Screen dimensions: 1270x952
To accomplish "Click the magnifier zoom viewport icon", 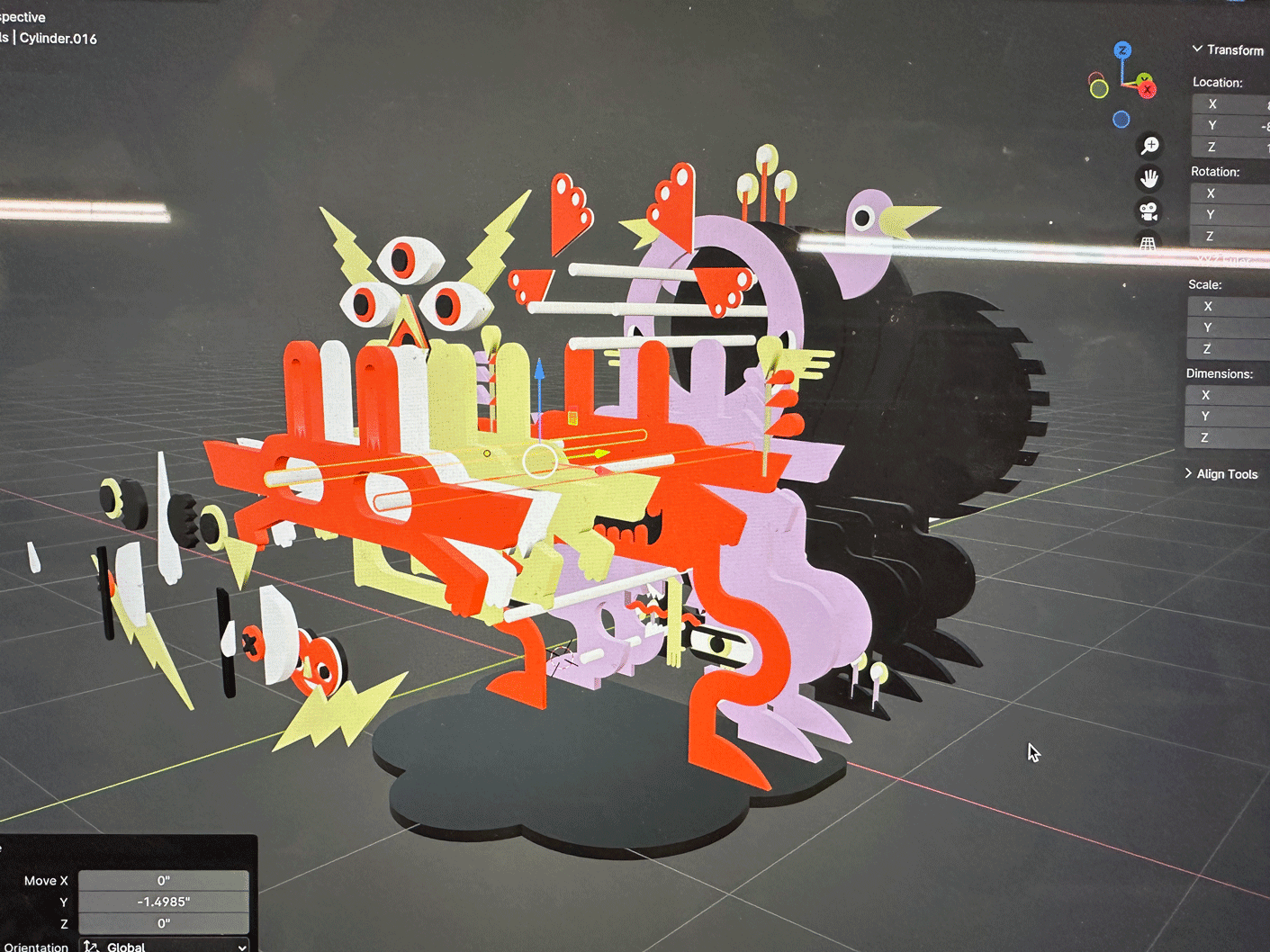I will pyautogui.click(x=1149, y=146).
